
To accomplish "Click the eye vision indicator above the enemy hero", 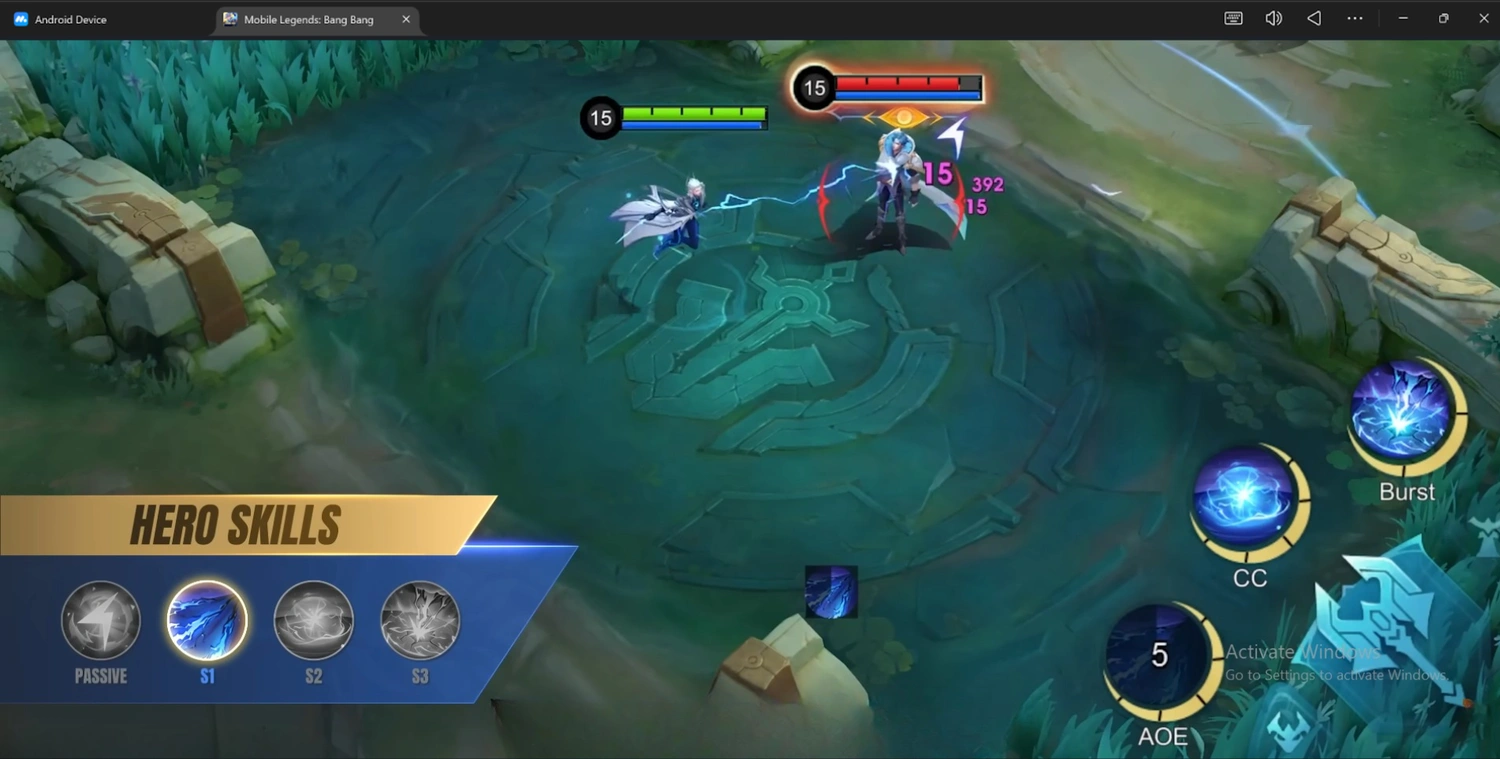I will (x=905, y=115).
